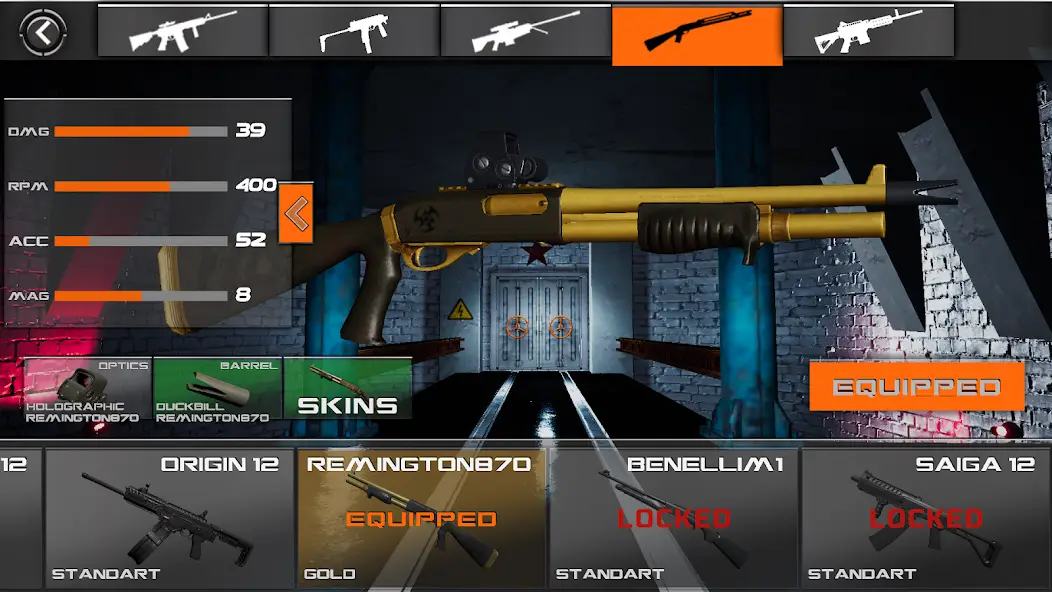Show the last rifle category tab
The image size is (1052, 592).
coord(868,32)
